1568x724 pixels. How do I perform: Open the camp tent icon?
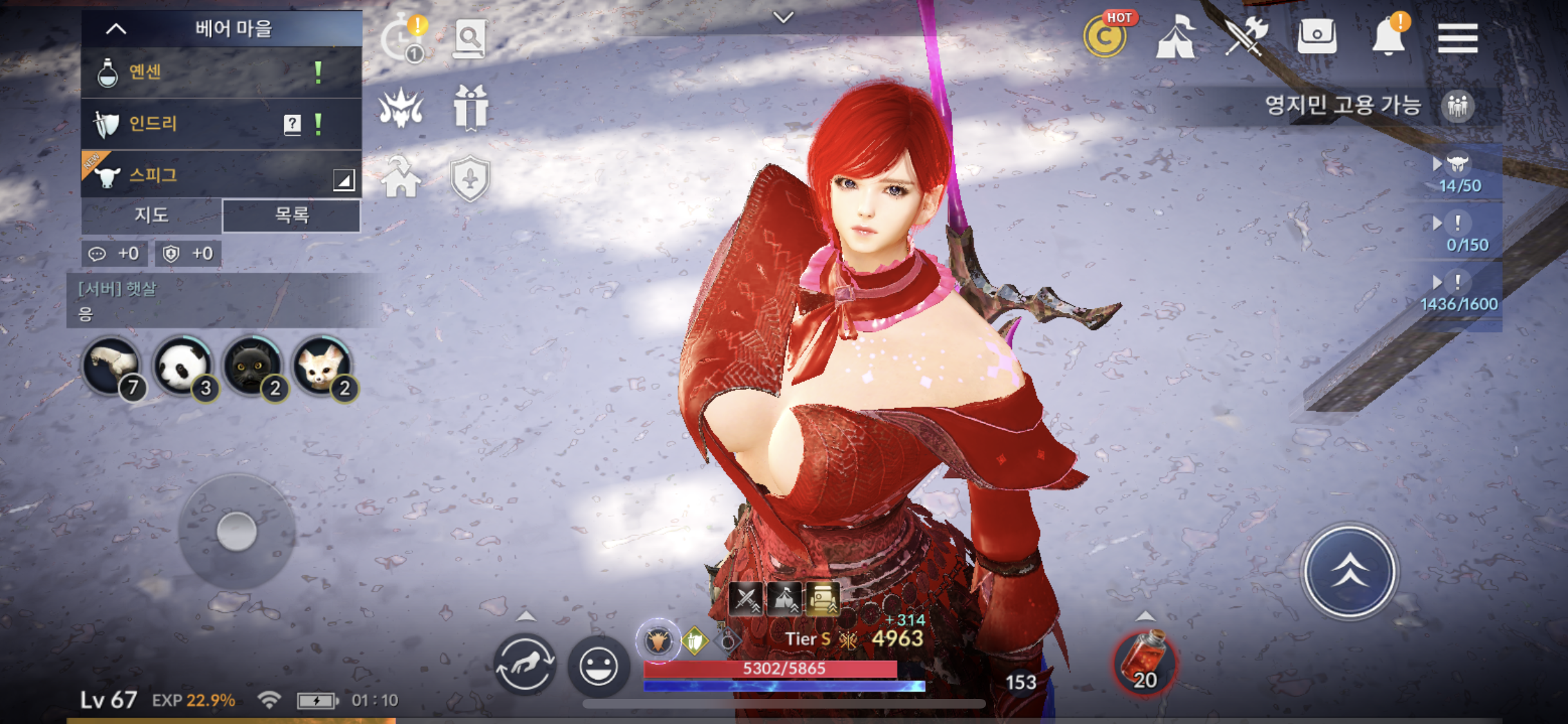click(1176, 37)
